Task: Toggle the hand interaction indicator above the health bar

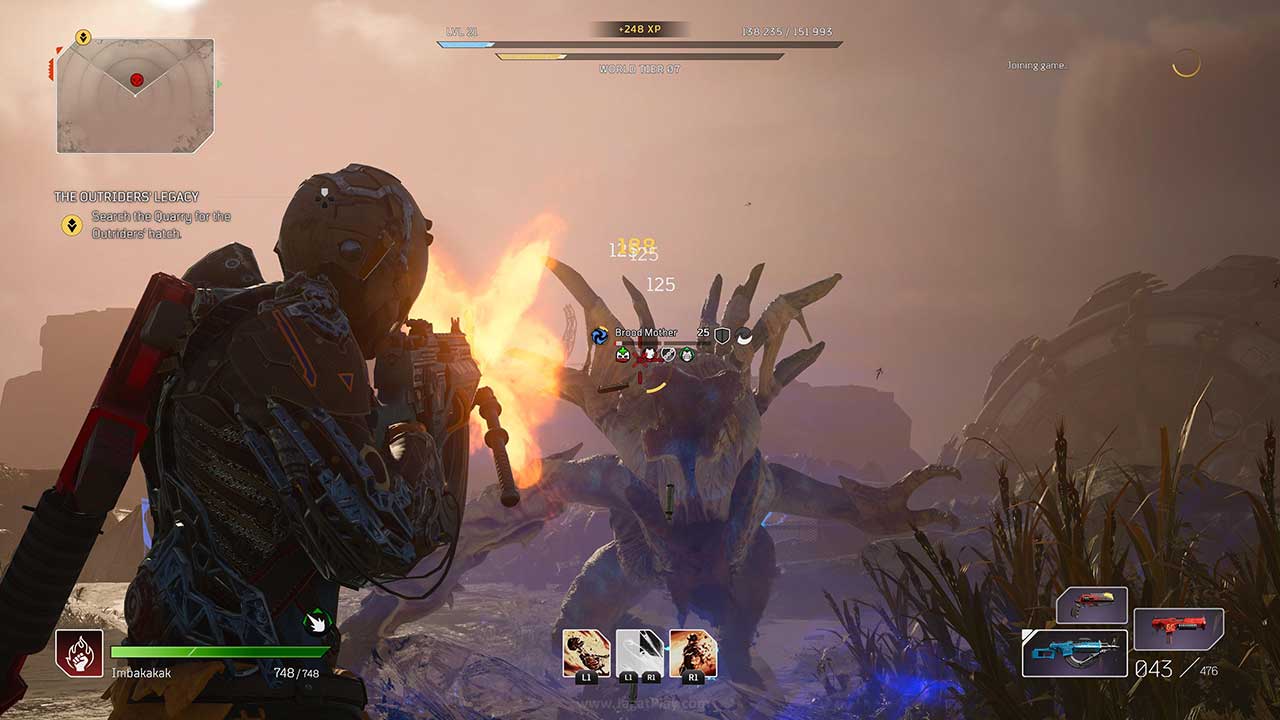Action: [x=314, y=620]
